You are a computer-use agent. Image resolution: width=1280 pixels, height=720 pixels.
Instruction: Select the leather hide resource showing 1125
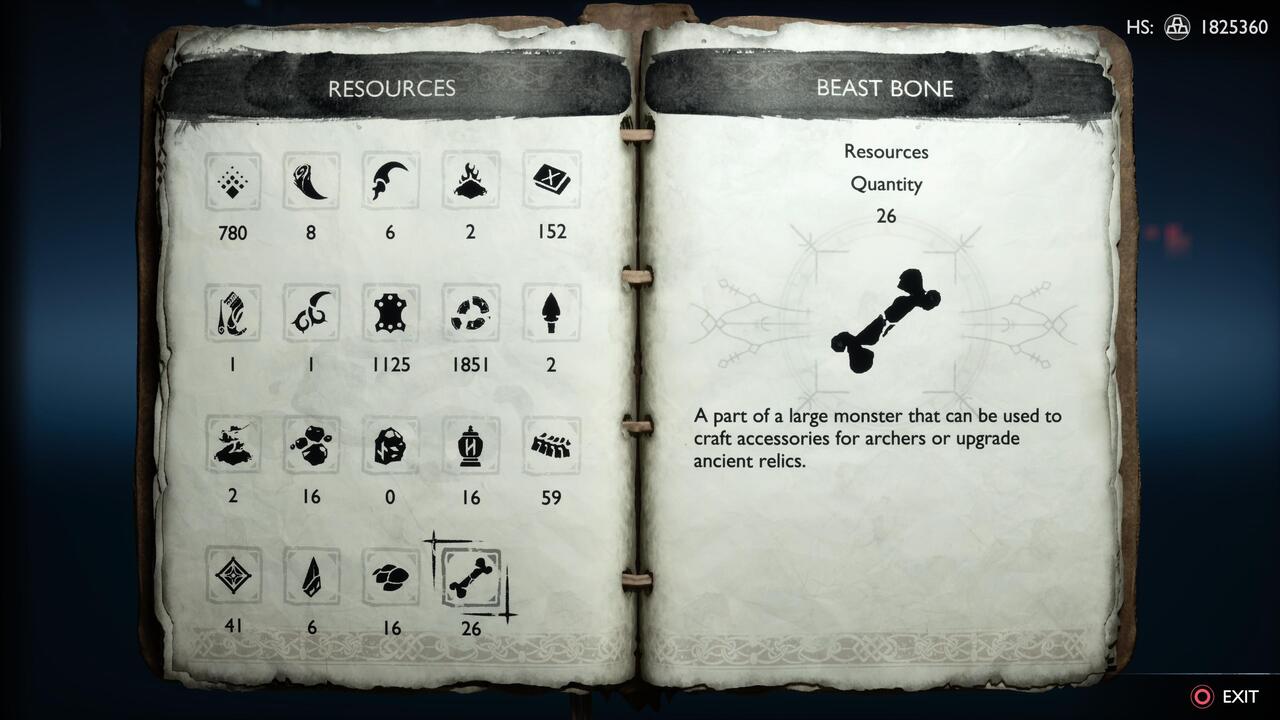pyautogui.click(x=391, y=313)
